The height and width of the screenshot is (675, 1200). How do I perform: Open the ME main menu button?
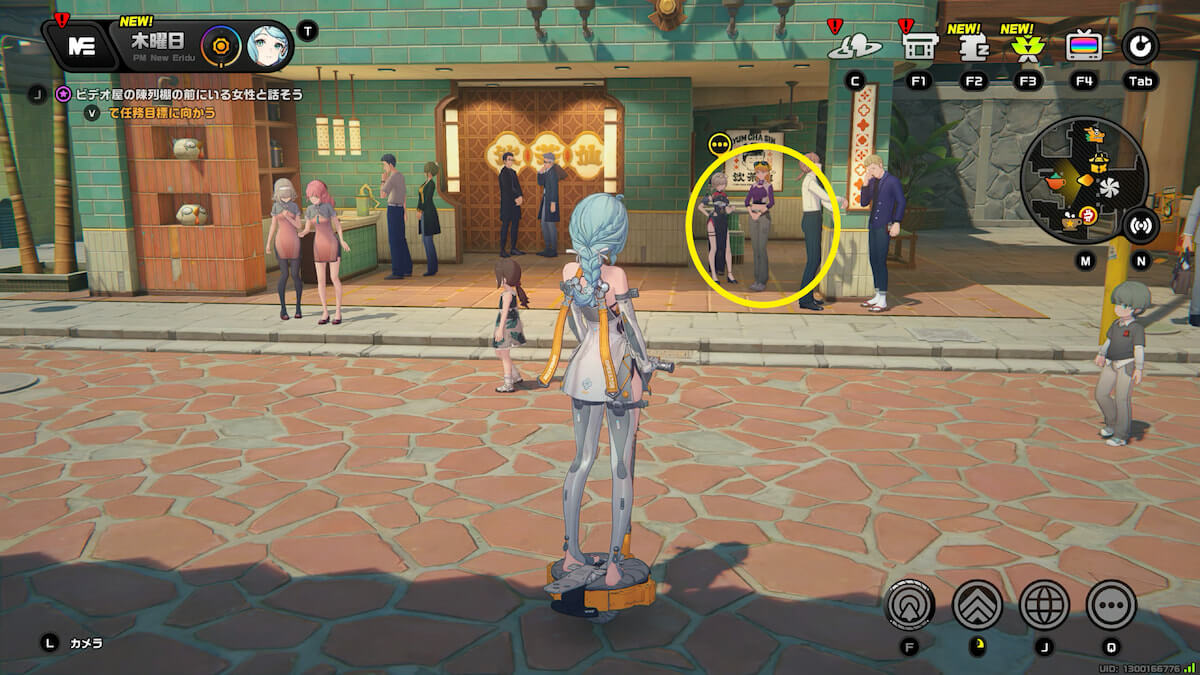[x=80, y=46]
